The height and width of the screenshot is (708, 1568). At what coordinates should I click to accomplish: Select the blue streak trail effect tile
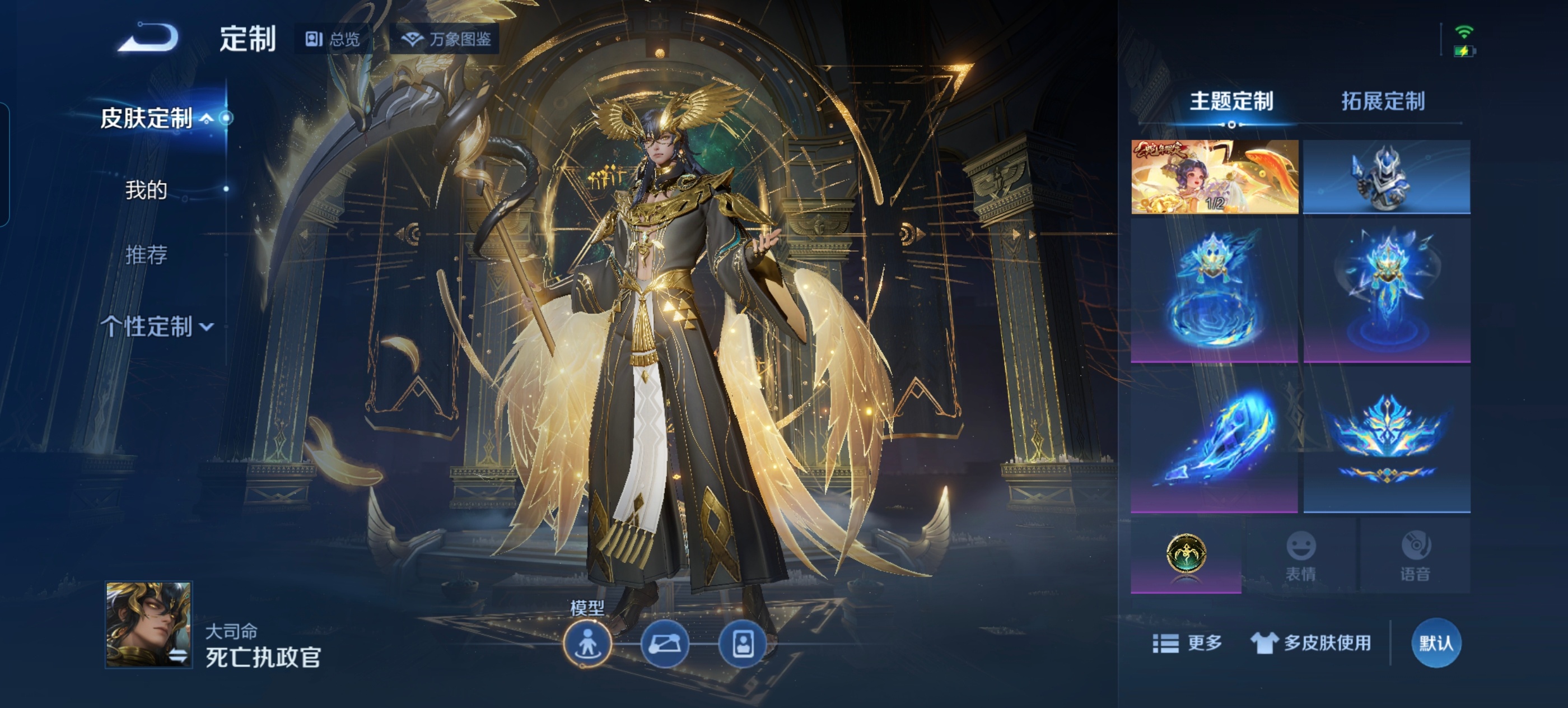point(1214,439)
